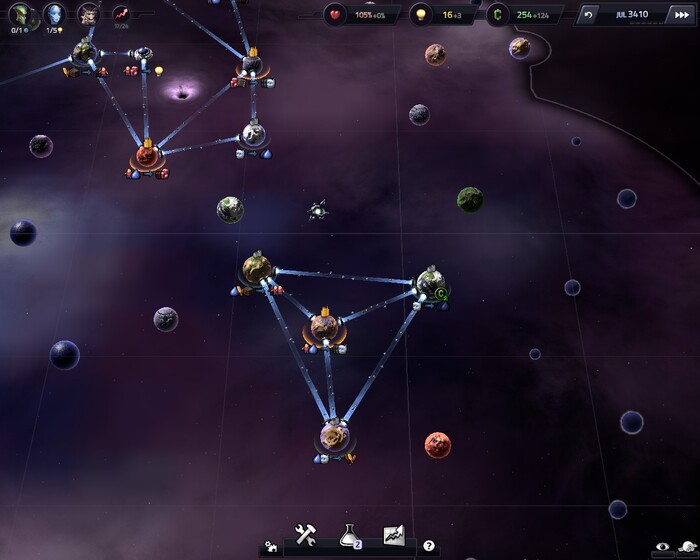Image resolution: width=700 pixels, height=560 pixels.
Task: Open the hammer and wrench build menu
Action: coord(306,535)
